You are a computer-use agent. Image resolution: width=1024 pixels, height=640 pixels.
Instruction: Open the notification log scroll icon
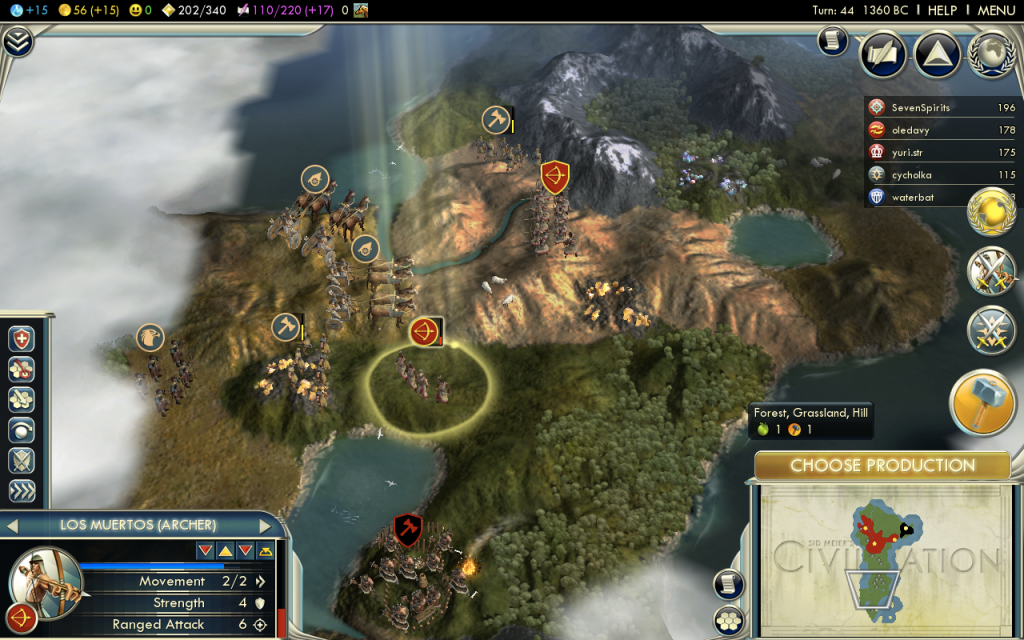coord(832,40)
